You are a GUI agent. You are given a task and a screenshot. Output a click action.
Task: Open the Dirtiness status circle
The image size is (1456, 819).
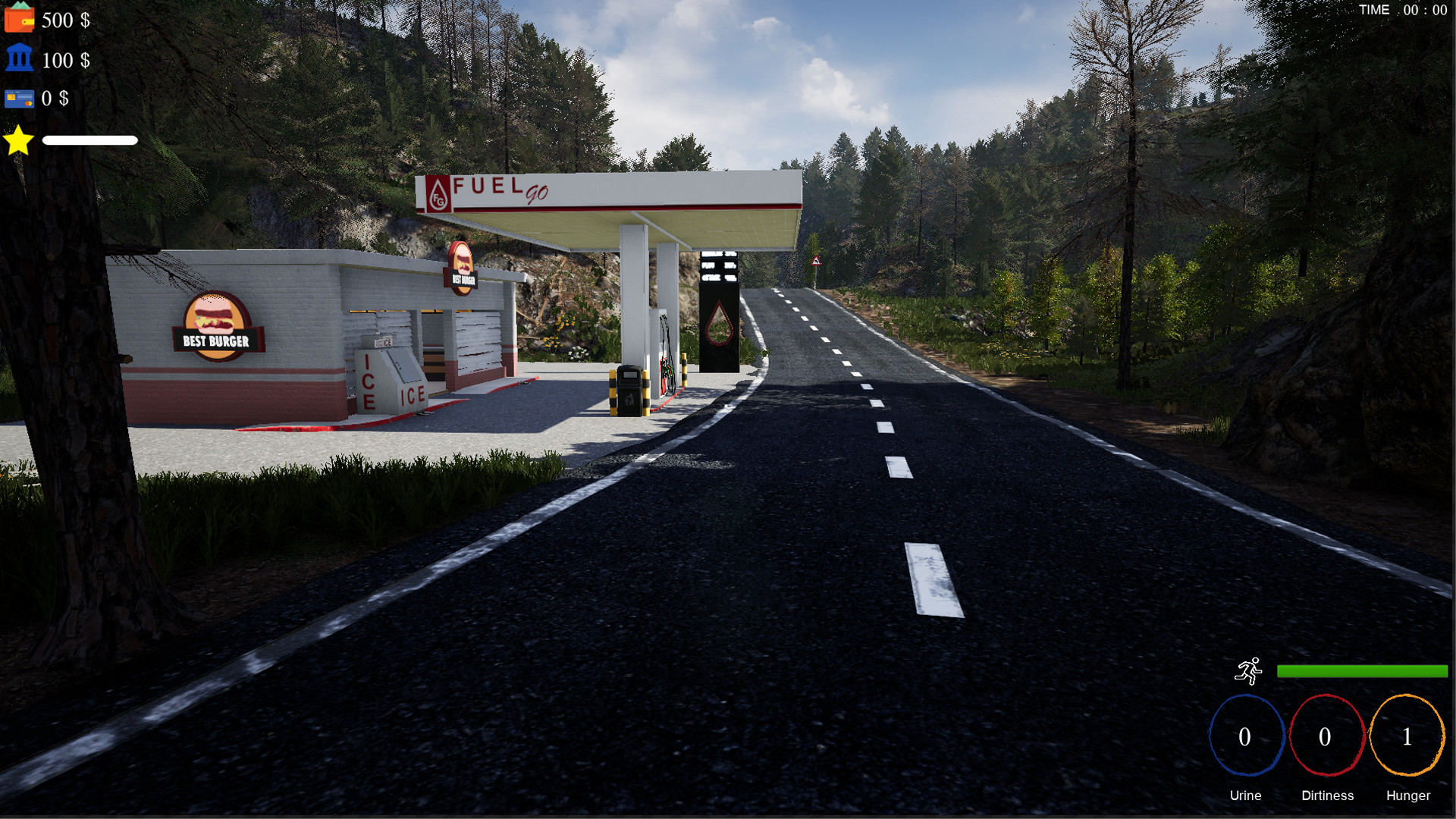click(x=1327, y=736)
